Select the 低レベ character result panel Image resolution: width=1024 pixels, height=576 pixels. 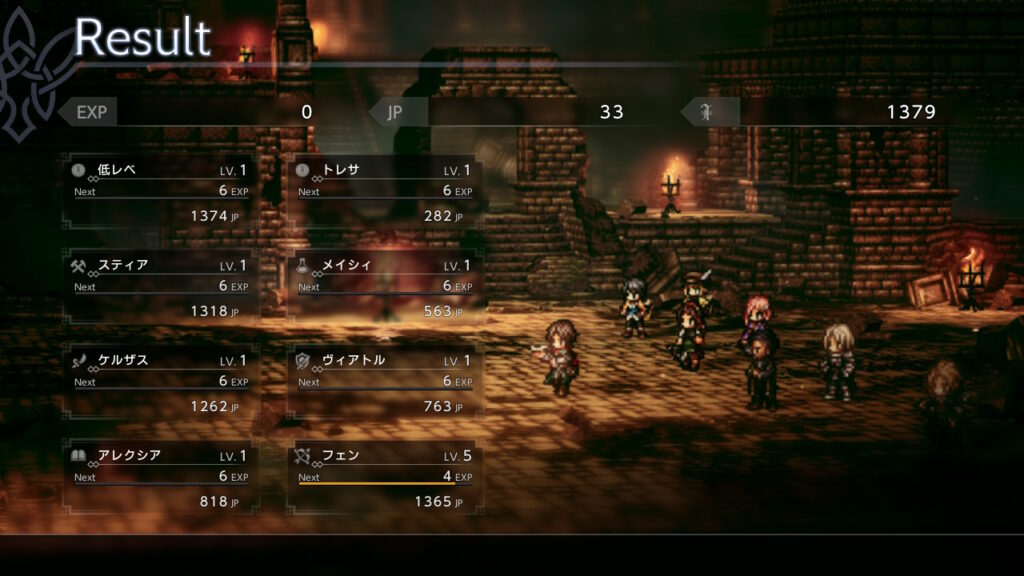tap(160, 192)
